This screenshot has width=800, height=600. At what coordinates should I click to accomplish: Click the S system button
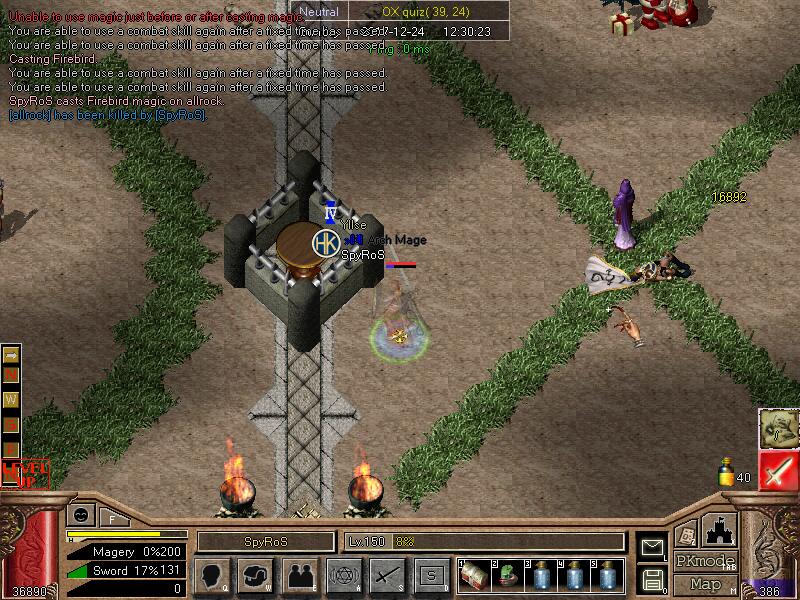[x=430, y=576]
